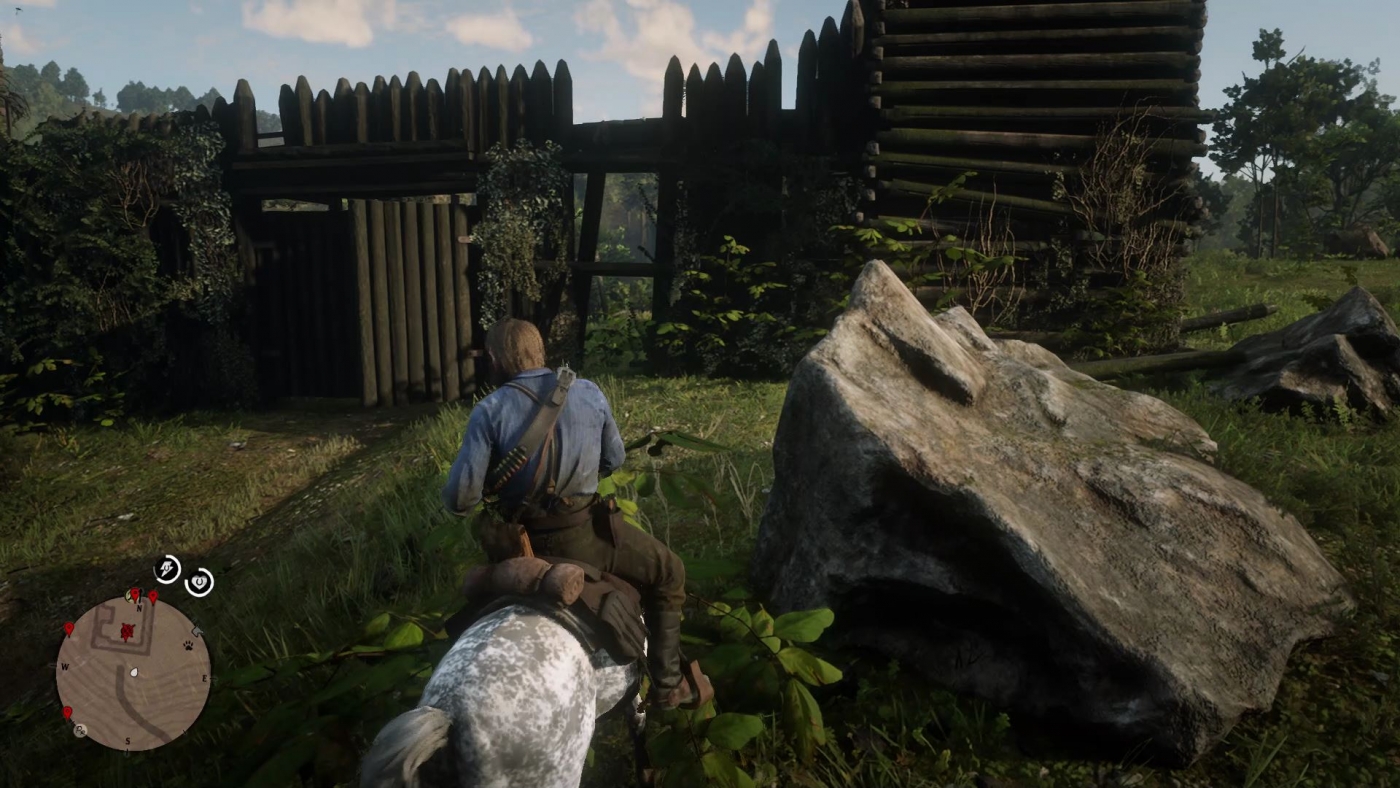Select the red waypoint pin above the compass N

[137, 594]
